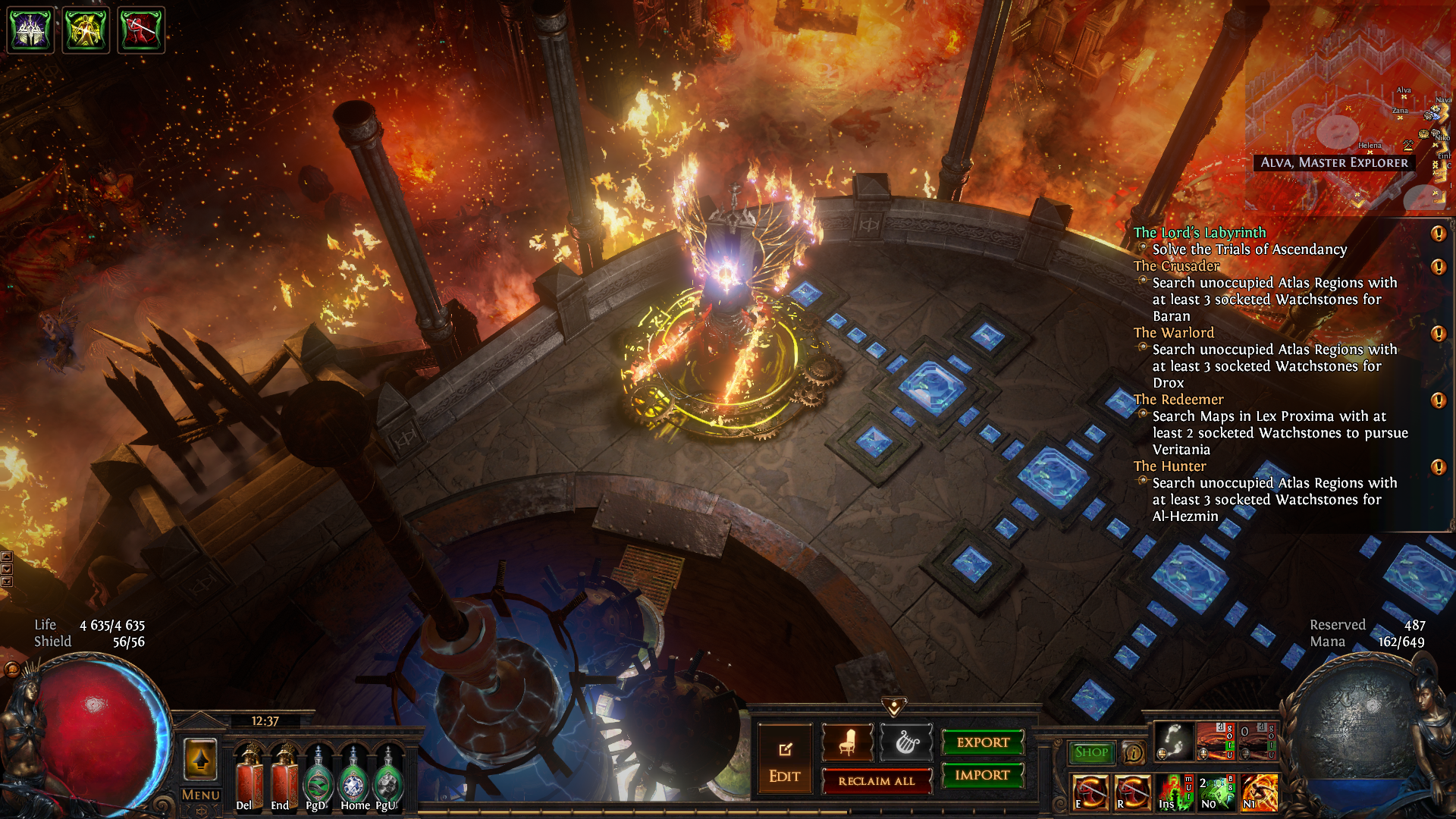
Task: Activate the fiery skill labelled Ni
Action: pyautogui.click(x=1259, y=792)
